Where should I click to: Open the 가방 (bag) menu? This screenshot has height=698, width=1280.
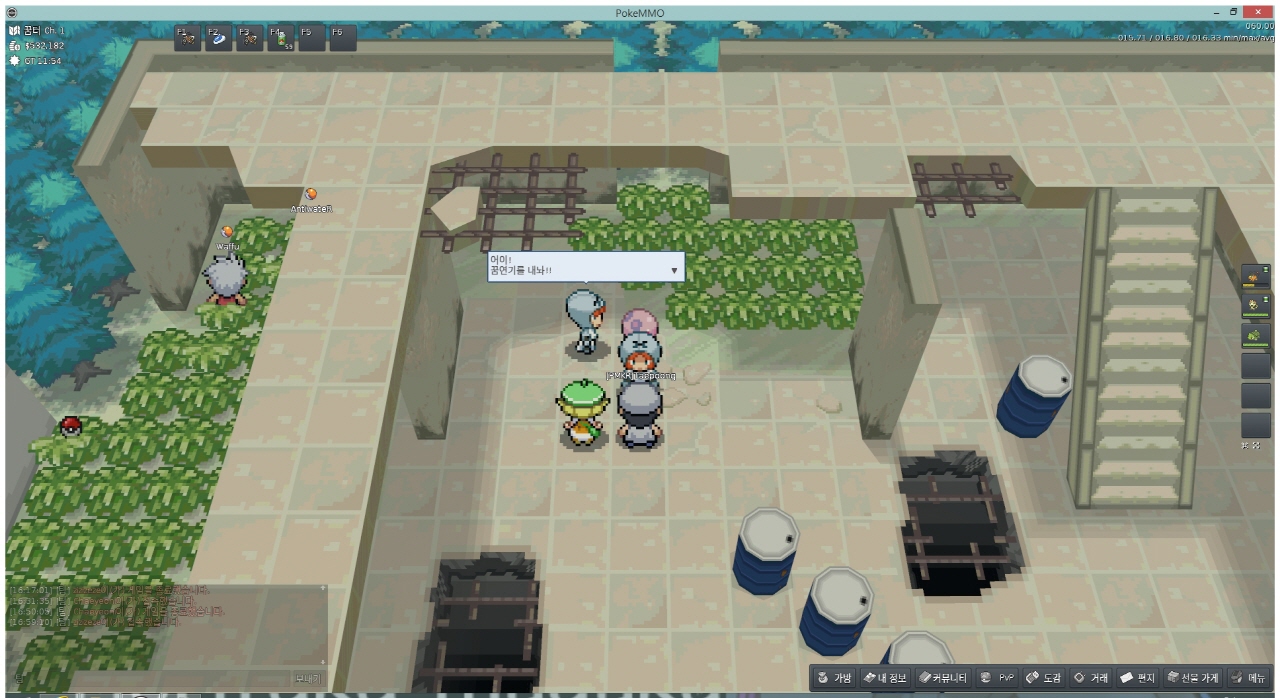coord(835,678)
